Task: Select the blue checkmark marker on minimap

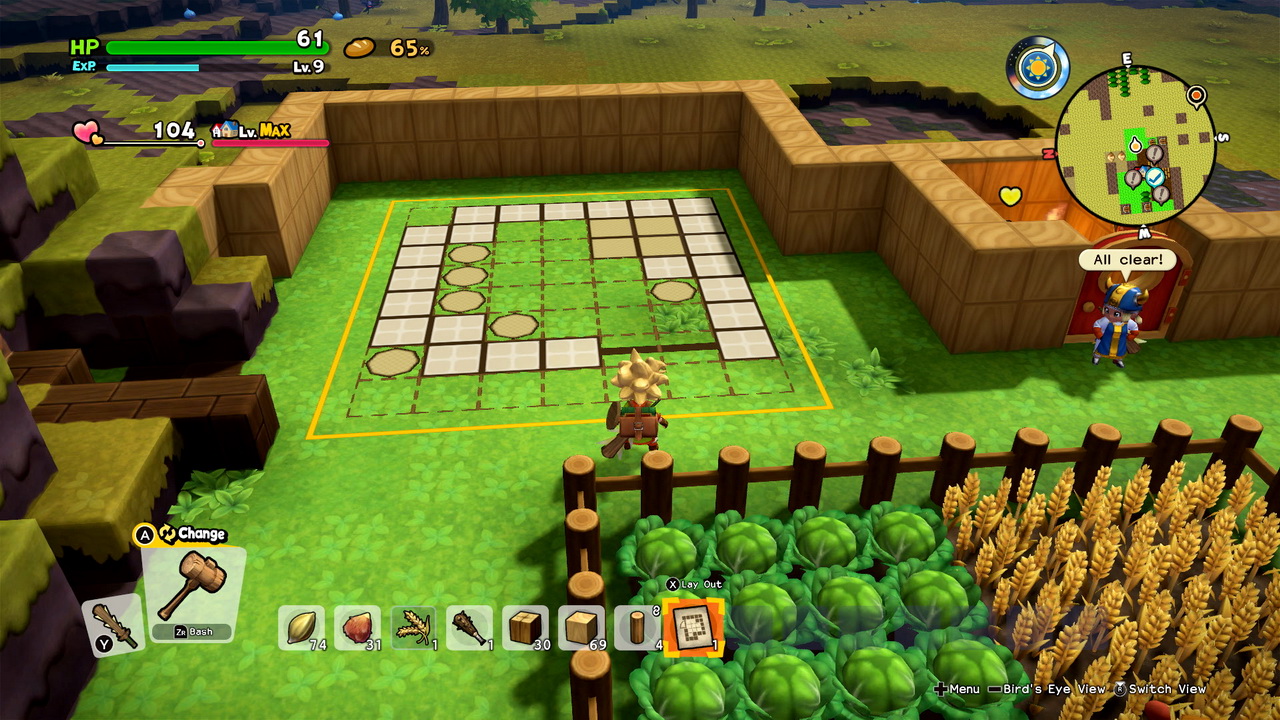Action: [x=1155, y=176]
